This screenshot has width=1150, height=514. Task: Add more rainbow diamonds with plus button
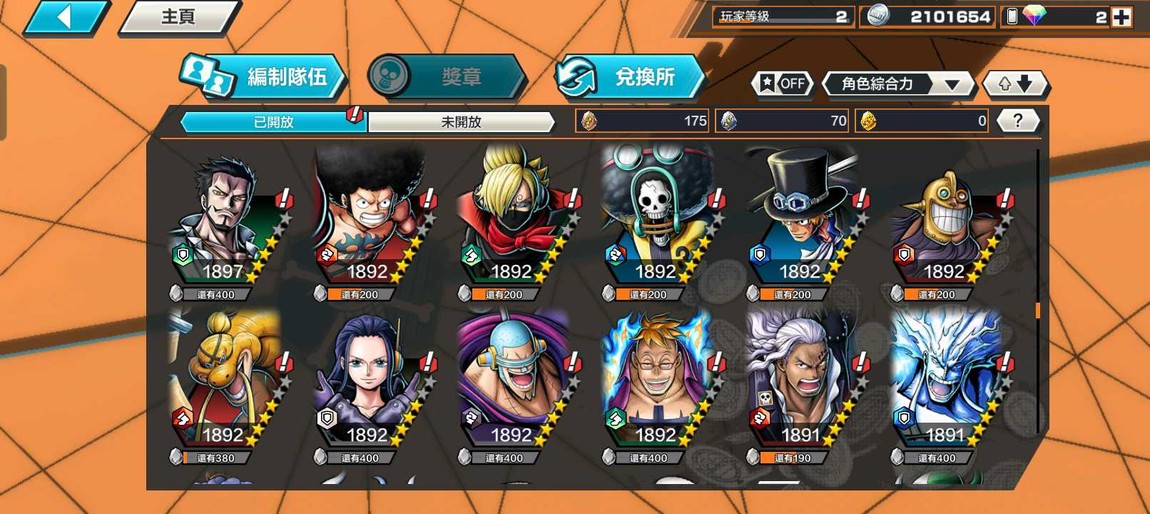pos(1121,17)
